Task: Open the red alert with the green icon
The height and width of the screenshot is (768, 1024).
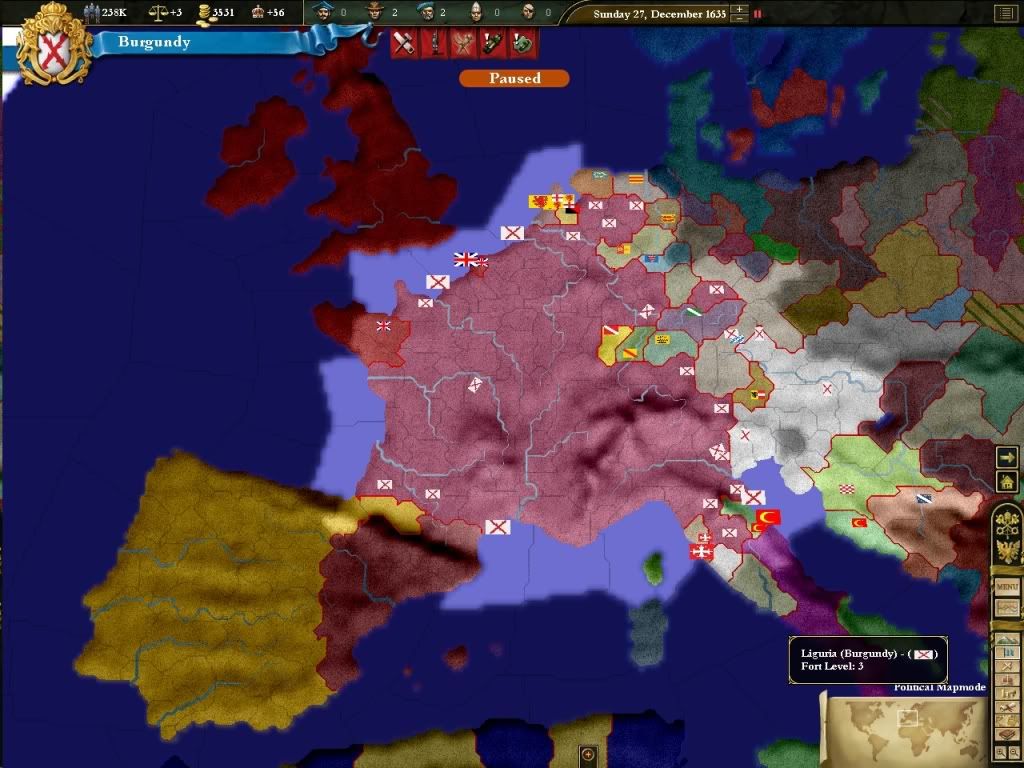Action: (523, 43)
